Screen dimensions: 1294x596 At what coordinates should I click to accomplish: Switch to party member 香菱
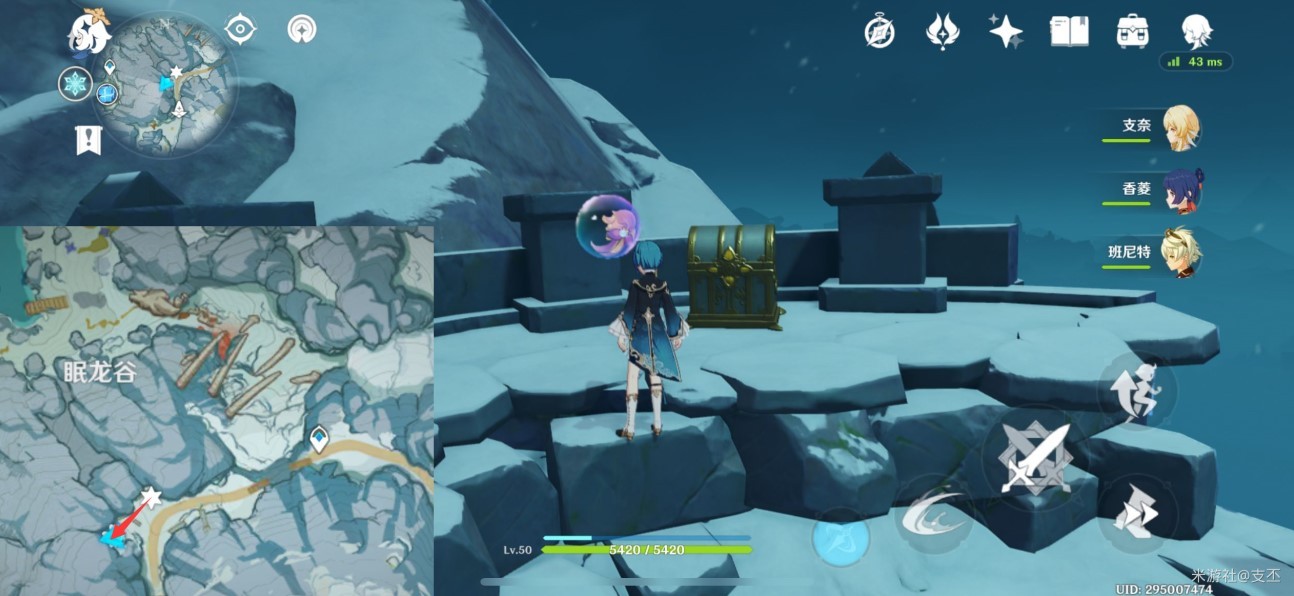1178,190
